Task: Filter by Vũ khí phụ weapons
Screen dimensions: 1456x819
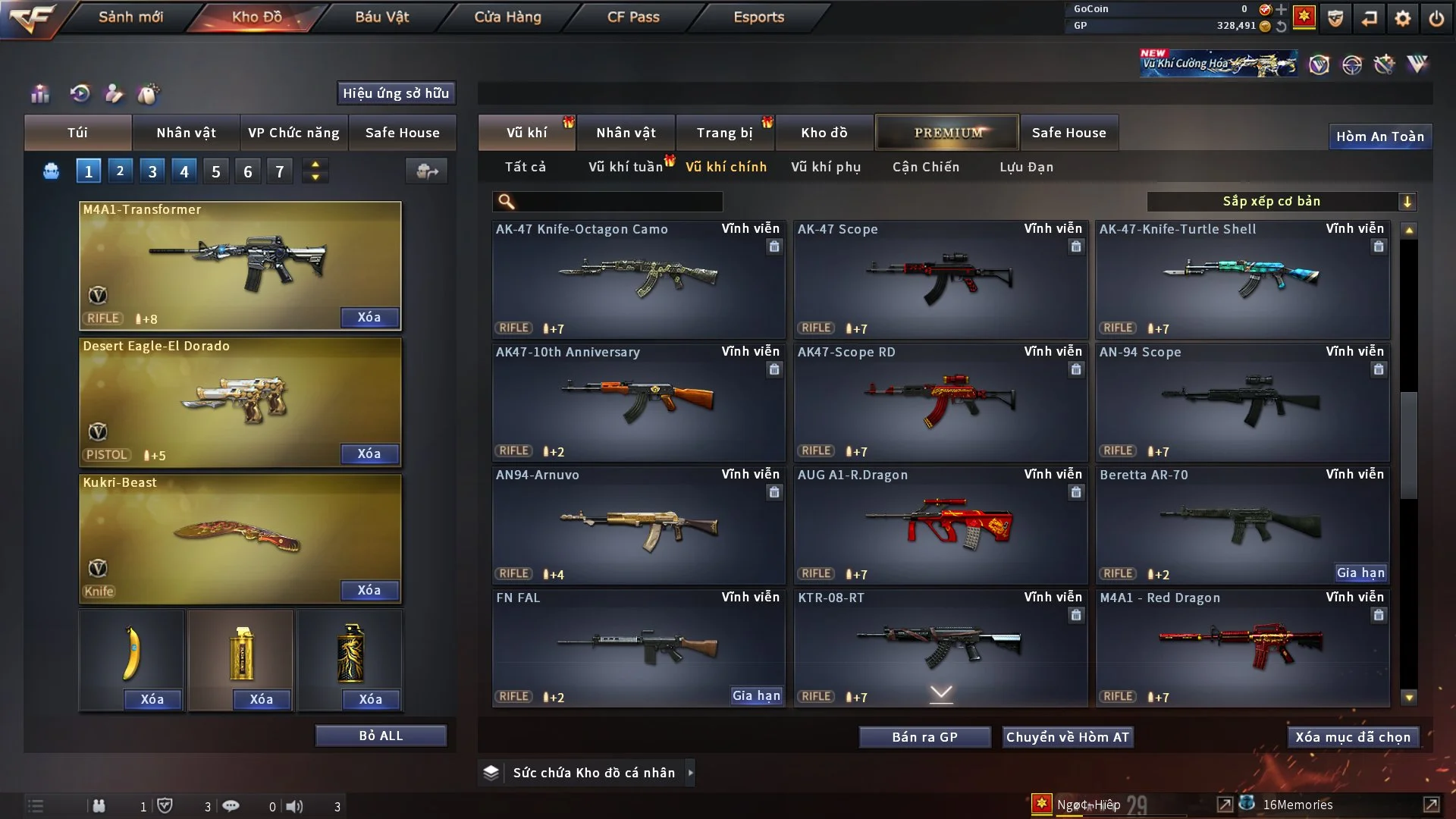Action: (x=826, y=167)
